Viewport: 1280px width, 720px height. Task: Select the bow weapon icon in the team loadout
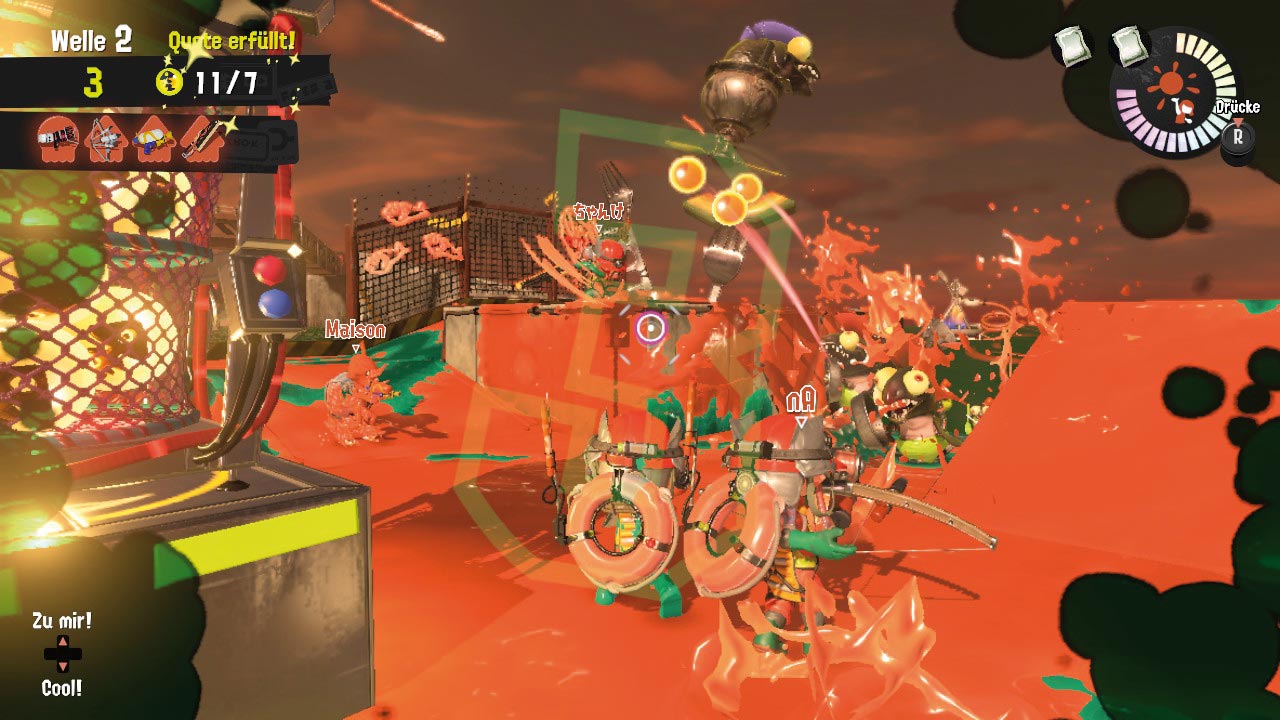tap(105, 140)
